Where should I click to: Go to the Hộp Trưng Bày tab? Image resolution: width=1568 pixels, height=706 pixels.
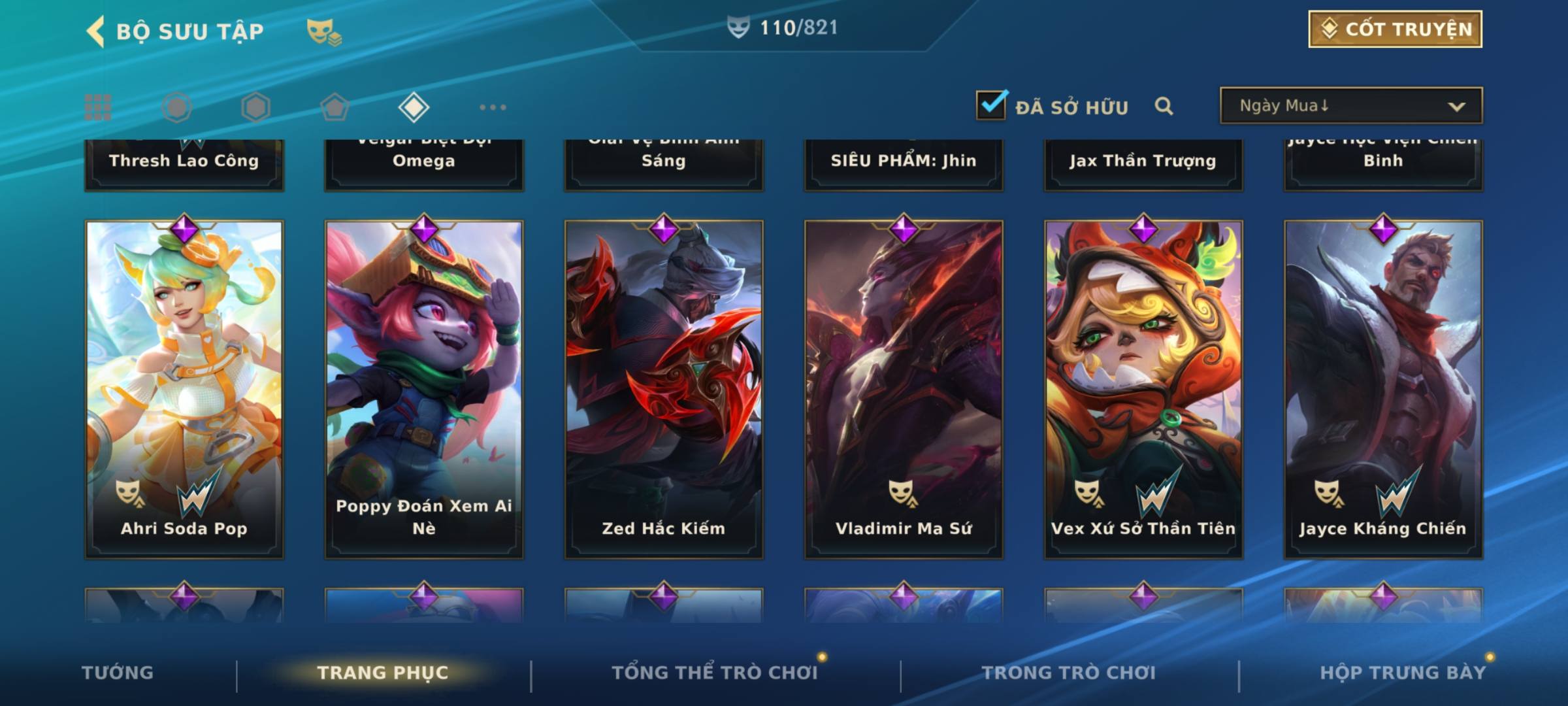pos(1403,673)
